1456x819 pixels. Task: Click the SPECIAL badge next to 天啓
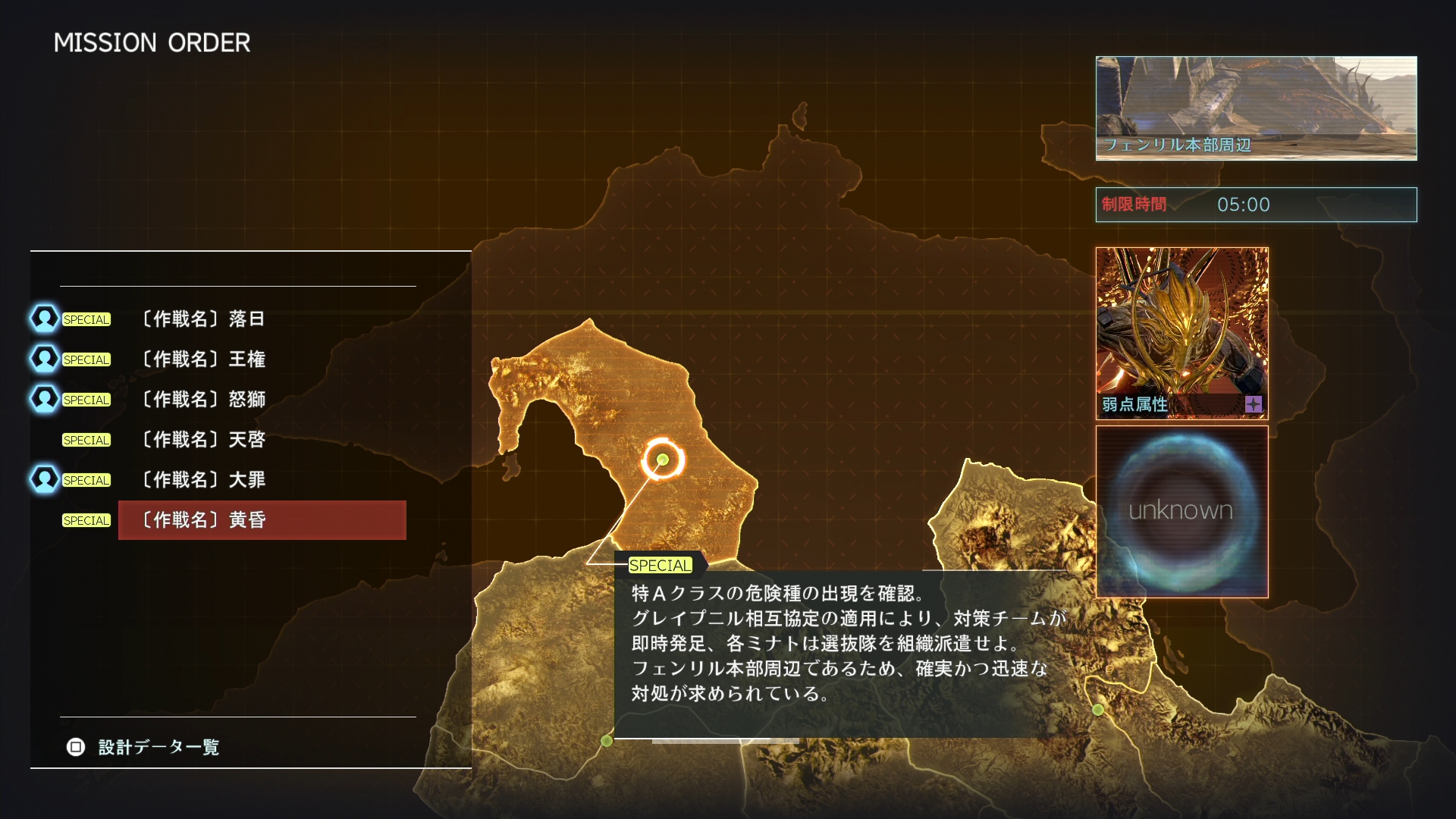[86, 440]
